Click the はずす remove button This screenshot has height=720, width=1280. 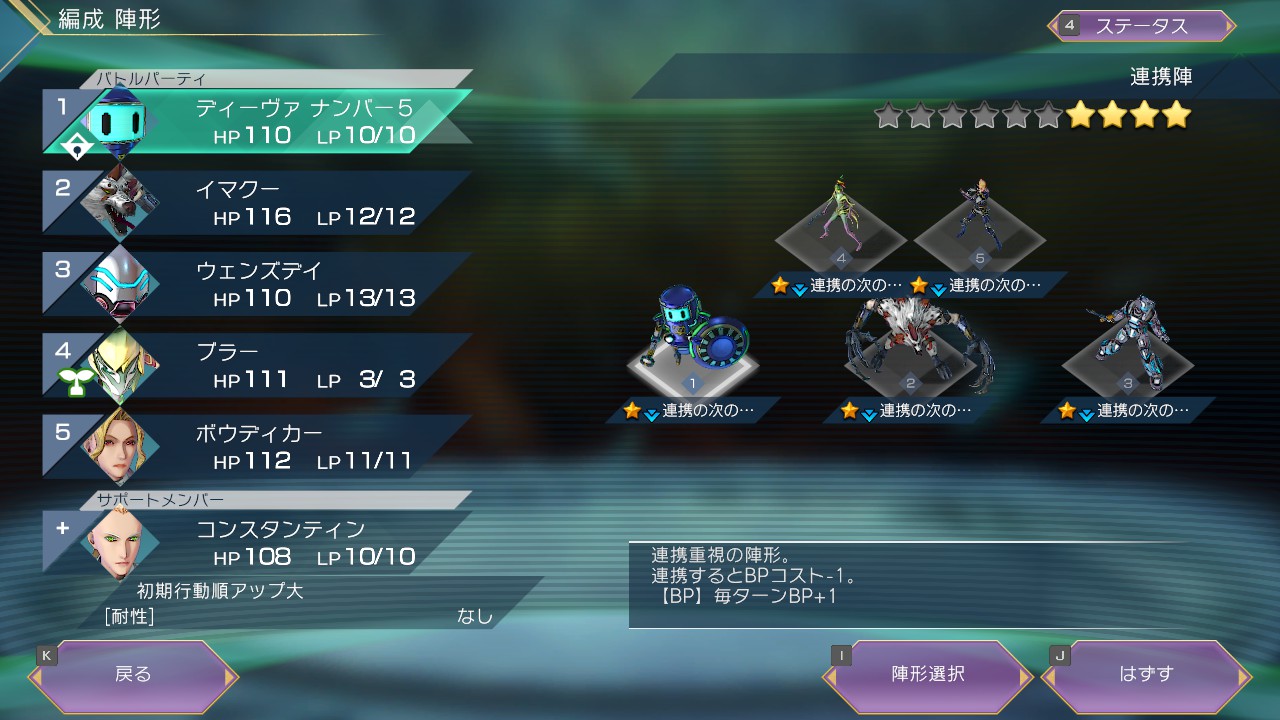click(1146, 675)
